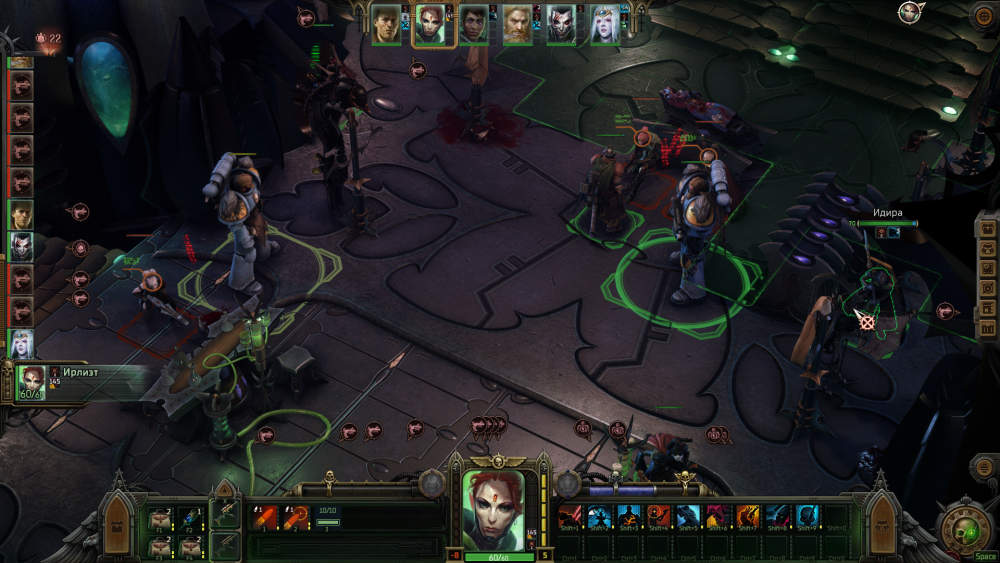Open the round gear menu in top-right corner

point(985,15)
